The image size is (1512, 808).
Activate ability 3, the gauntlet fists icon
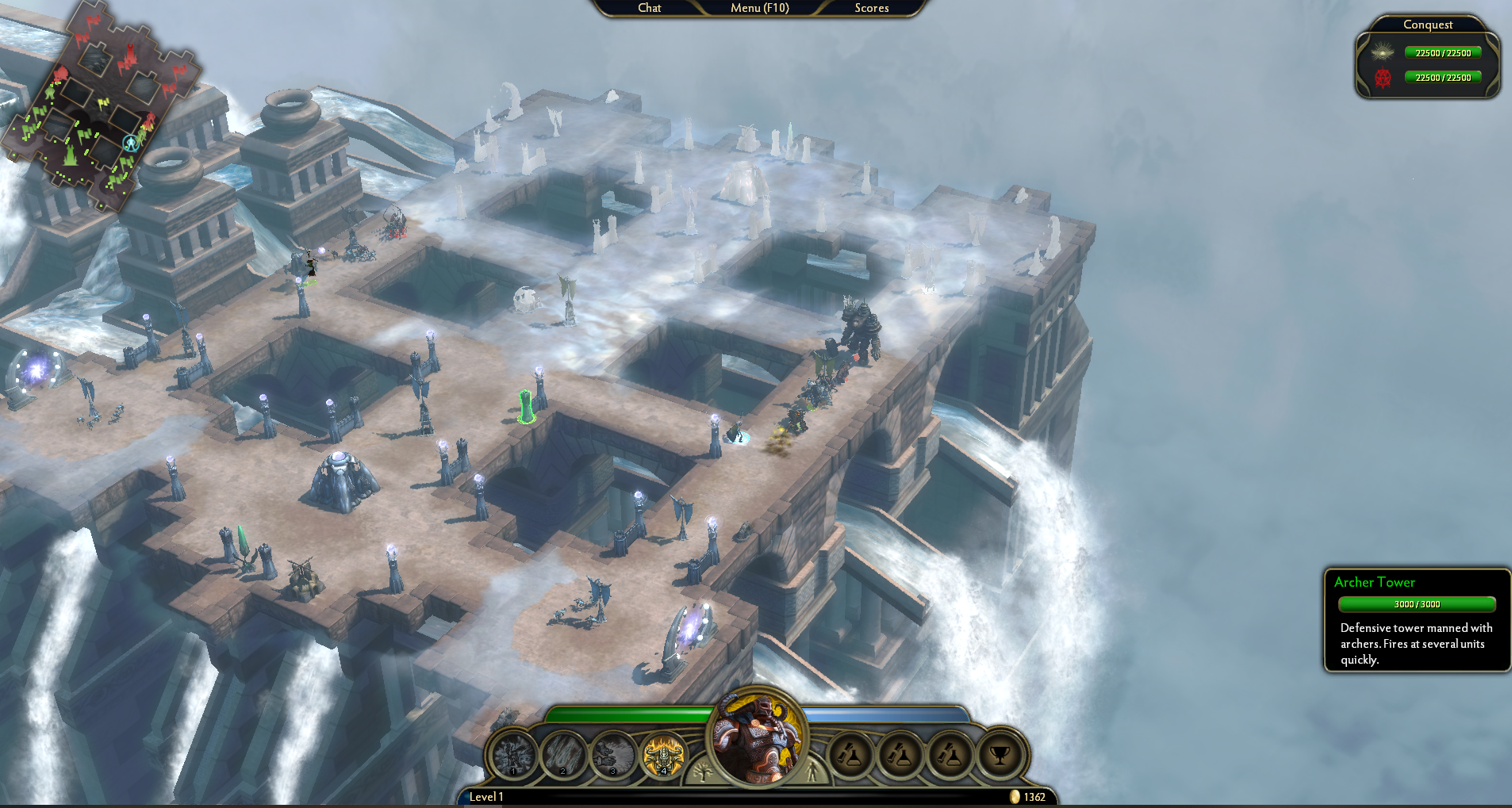(613, 754)
